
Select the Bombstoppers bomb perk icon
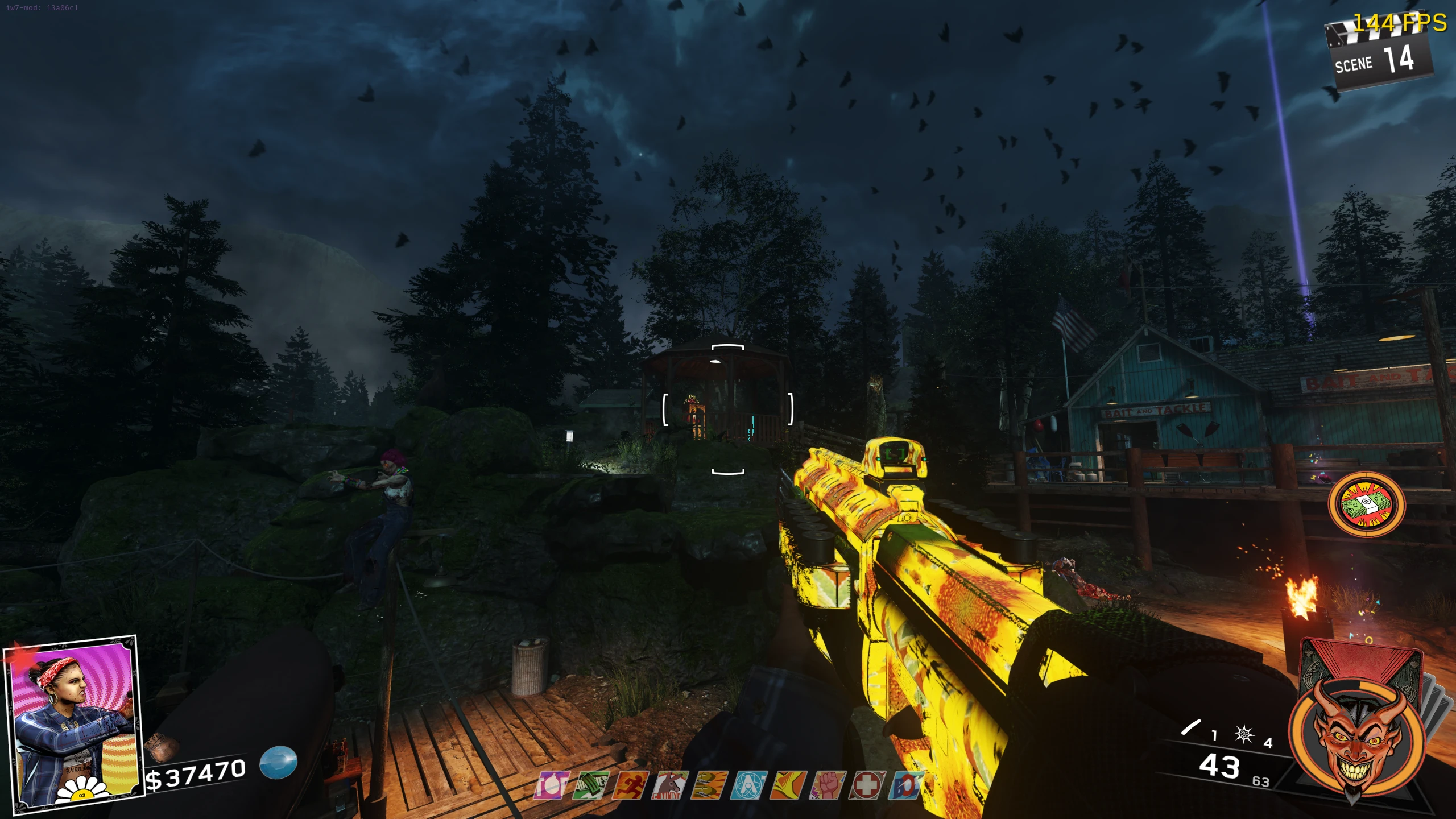point(551,785)
